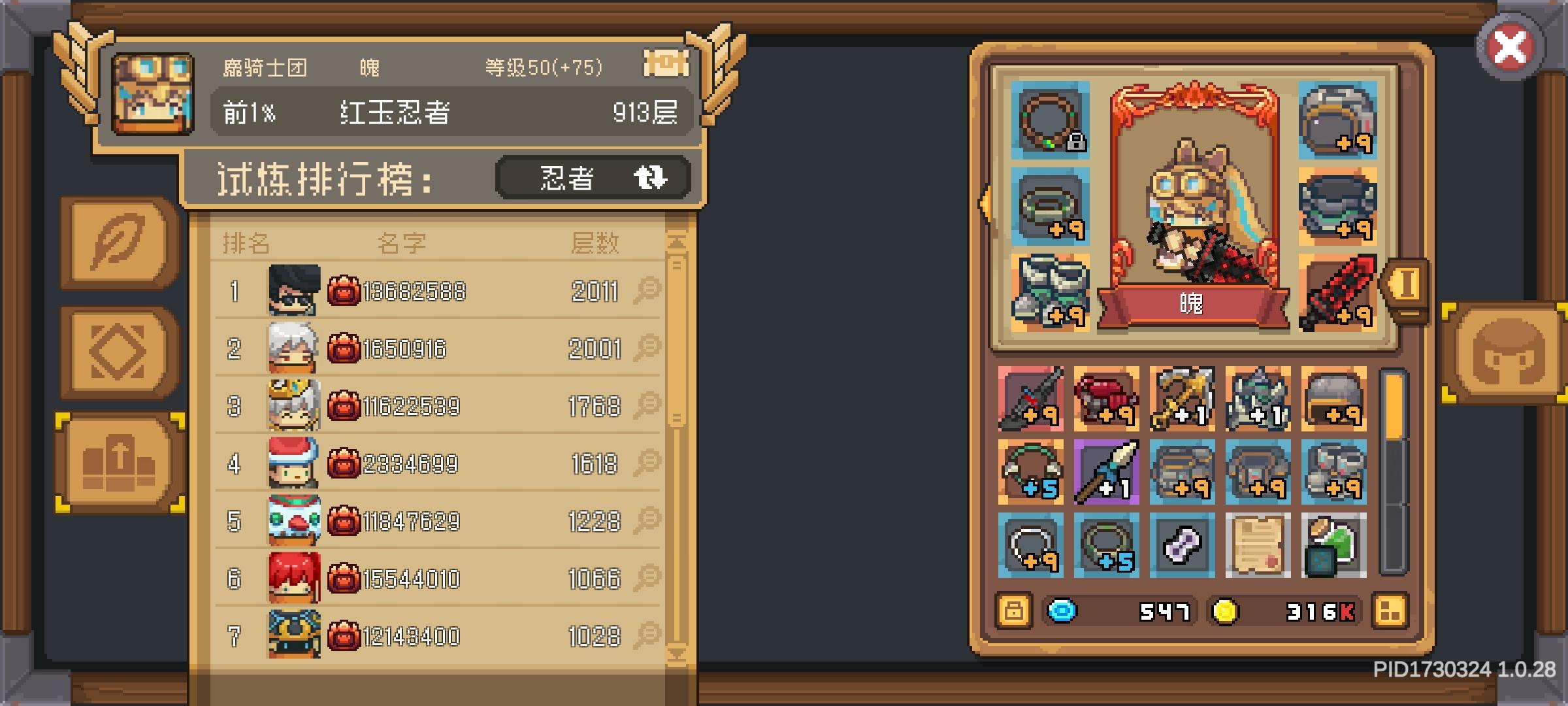The width and height of the screenshot is (1568, 706).
Task: Click player 1650916's name entry
Action: tap(412, 349)
